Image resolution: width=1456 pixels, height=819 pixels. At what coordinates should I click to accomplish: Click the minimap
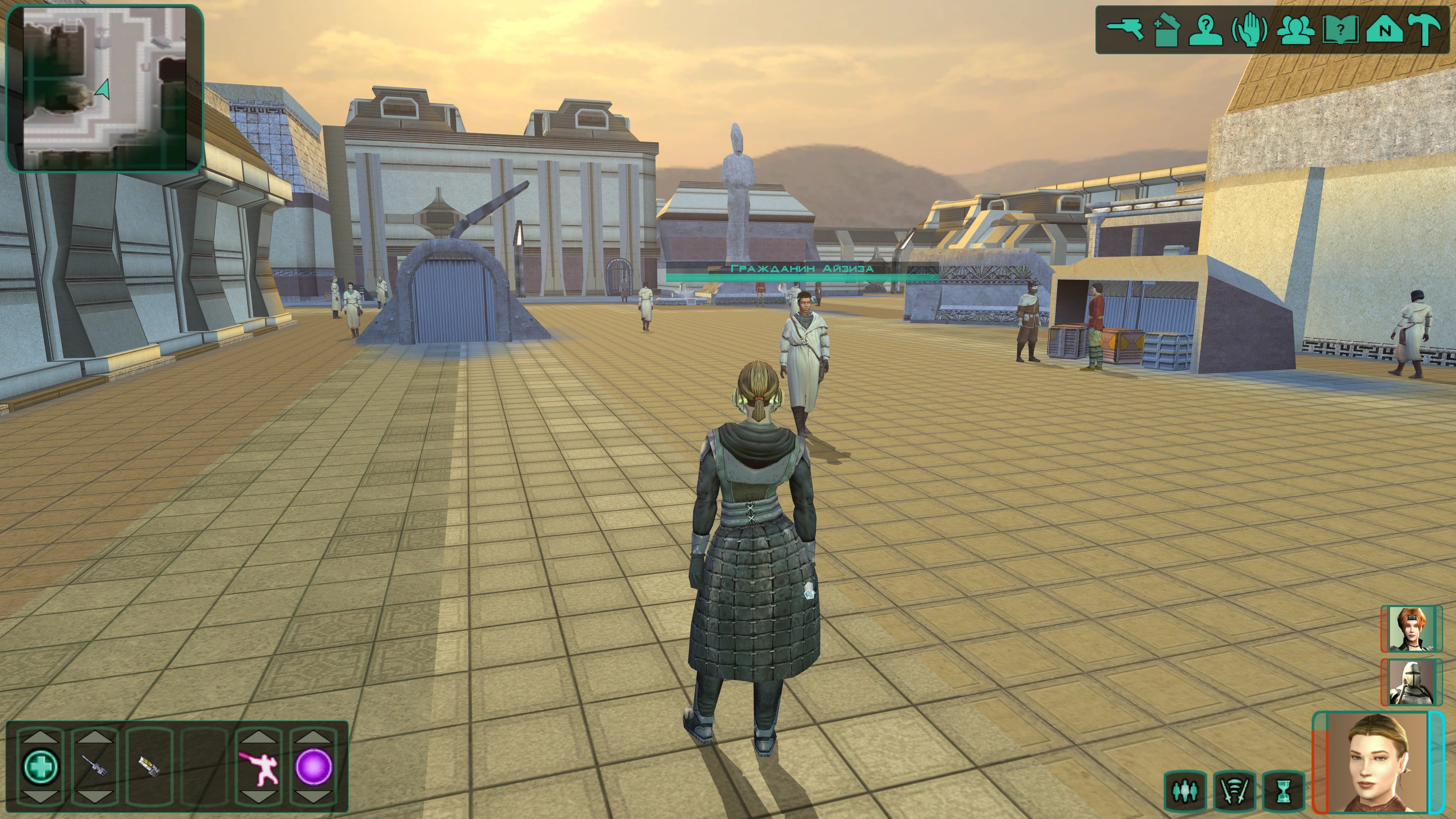click(x=105, y=87)
